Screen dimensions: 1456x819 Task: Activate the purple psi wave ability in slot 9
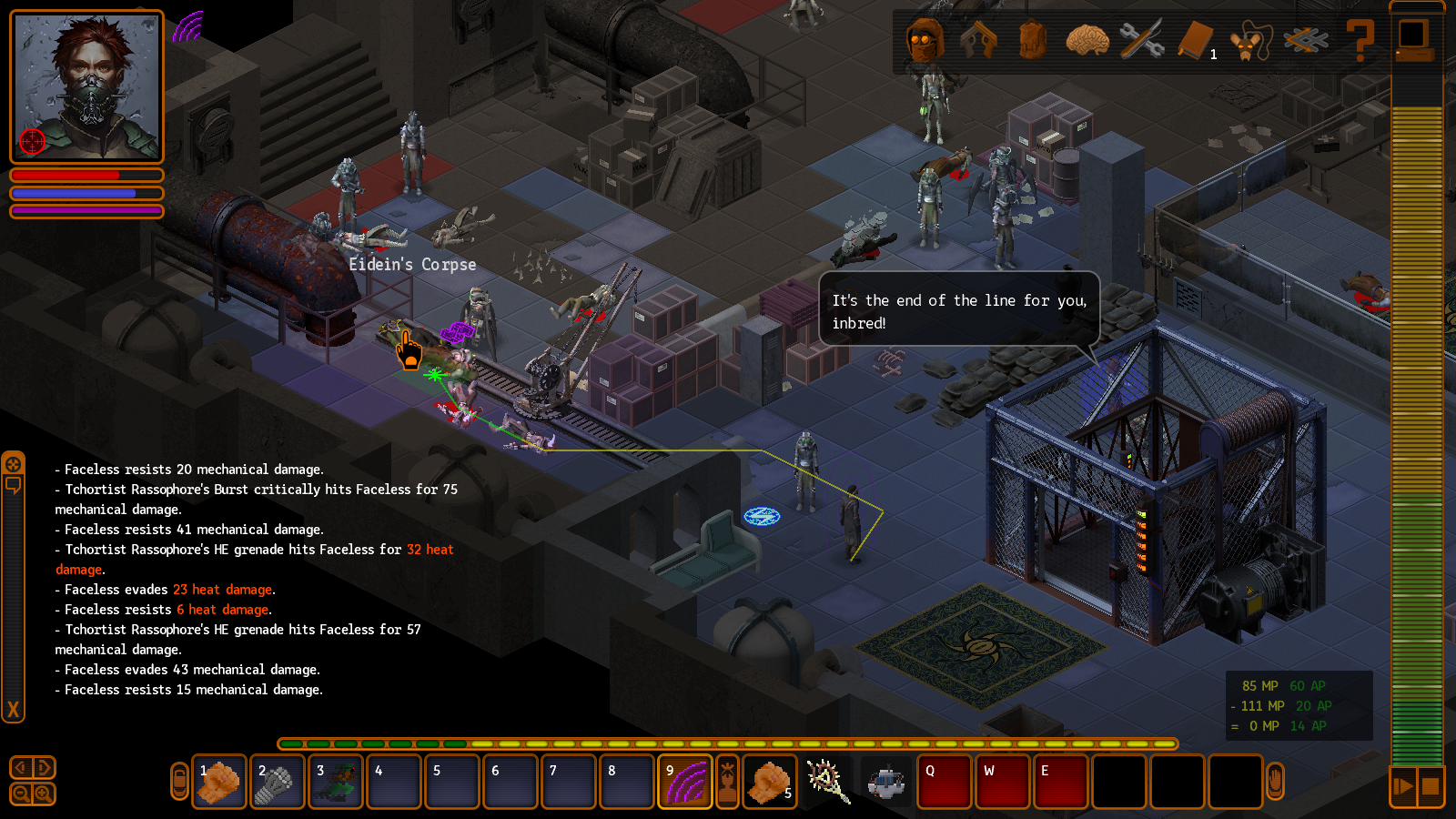(685, 782)
